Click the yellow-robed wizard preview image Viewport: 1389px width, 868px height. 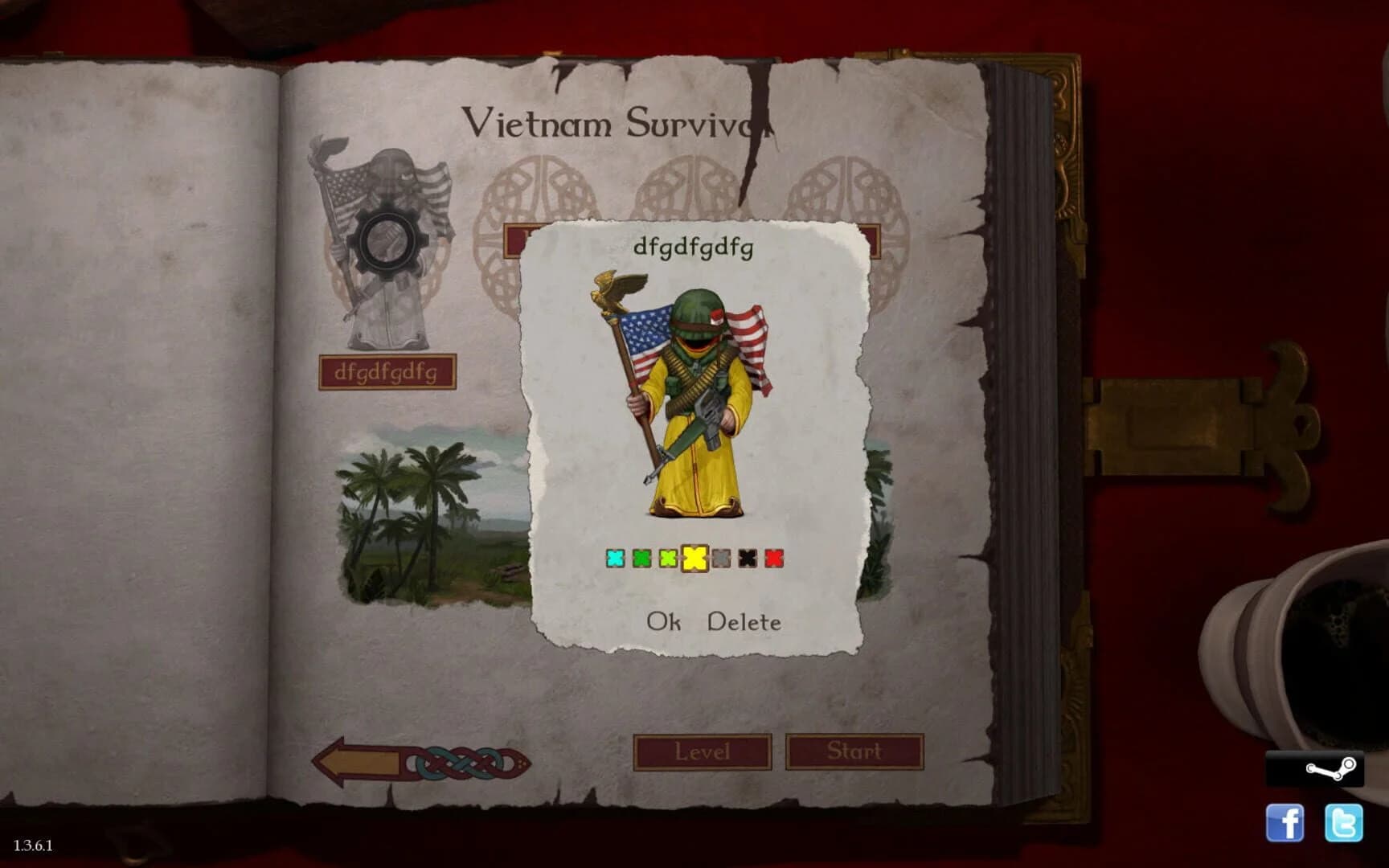coord(693,394)
